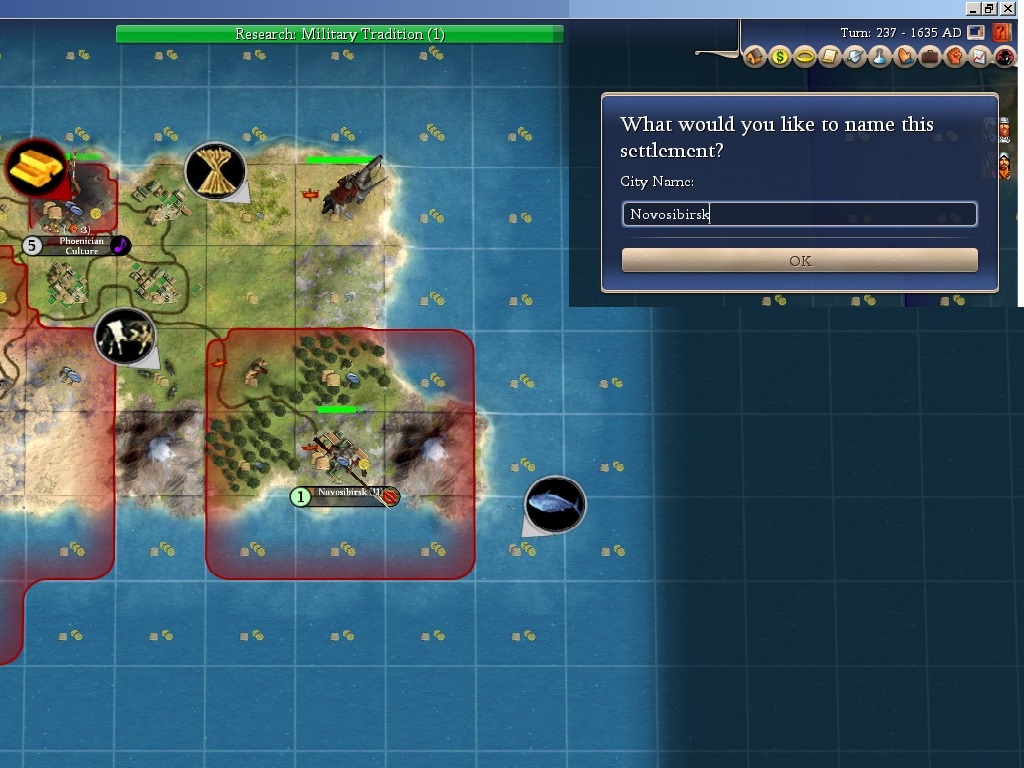The height and width of the screenshot is (768, 1024).
Task: Open the Finance Advisor dollar icon
Action: [780, 56]
